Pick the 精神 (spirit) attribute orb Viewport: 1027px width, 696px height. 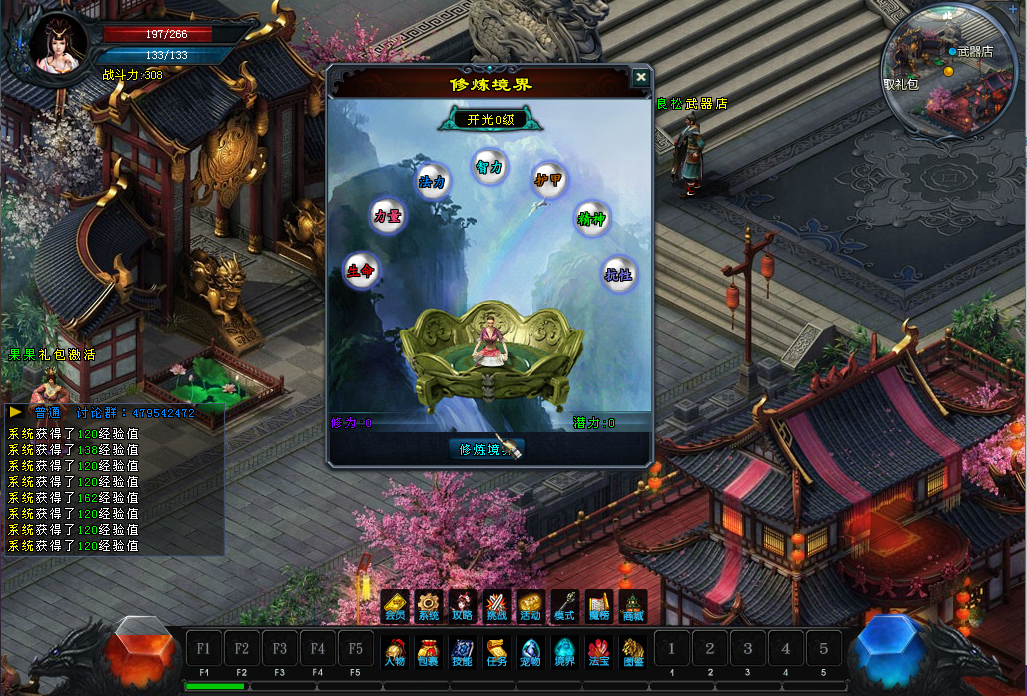click(x=592, y=219)
